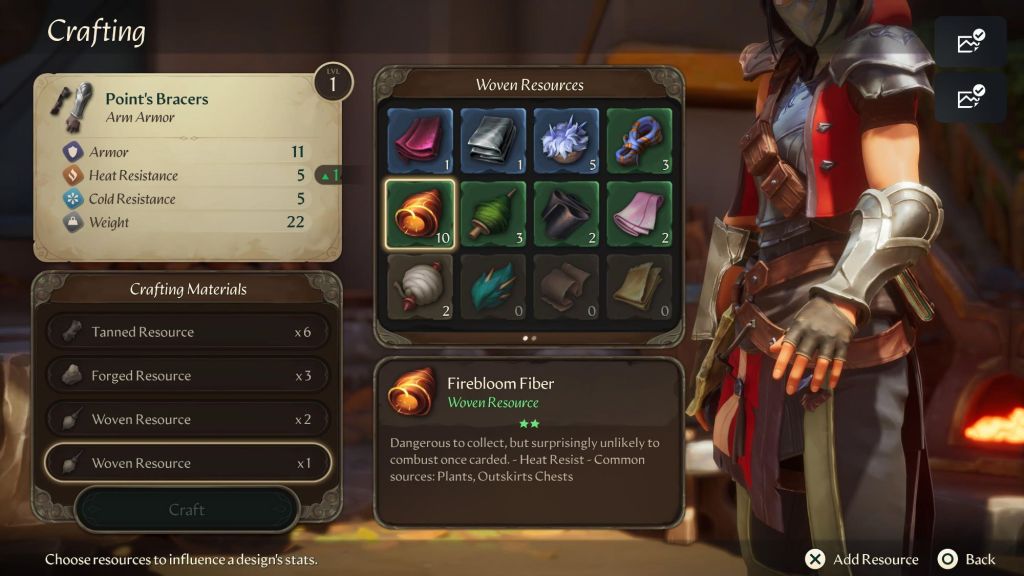
Task: Go back from the Crafting screen
Action: tap(968, 559)
